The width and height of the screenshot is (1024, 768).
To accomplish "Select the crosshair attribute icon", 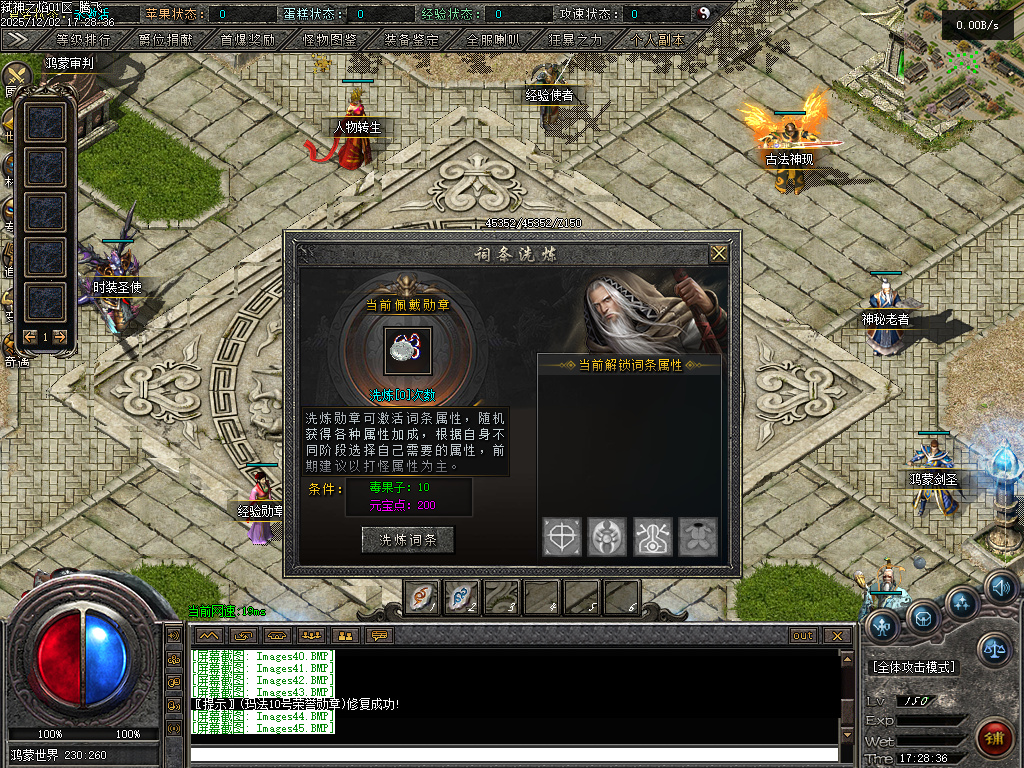I will pos(561,537).
